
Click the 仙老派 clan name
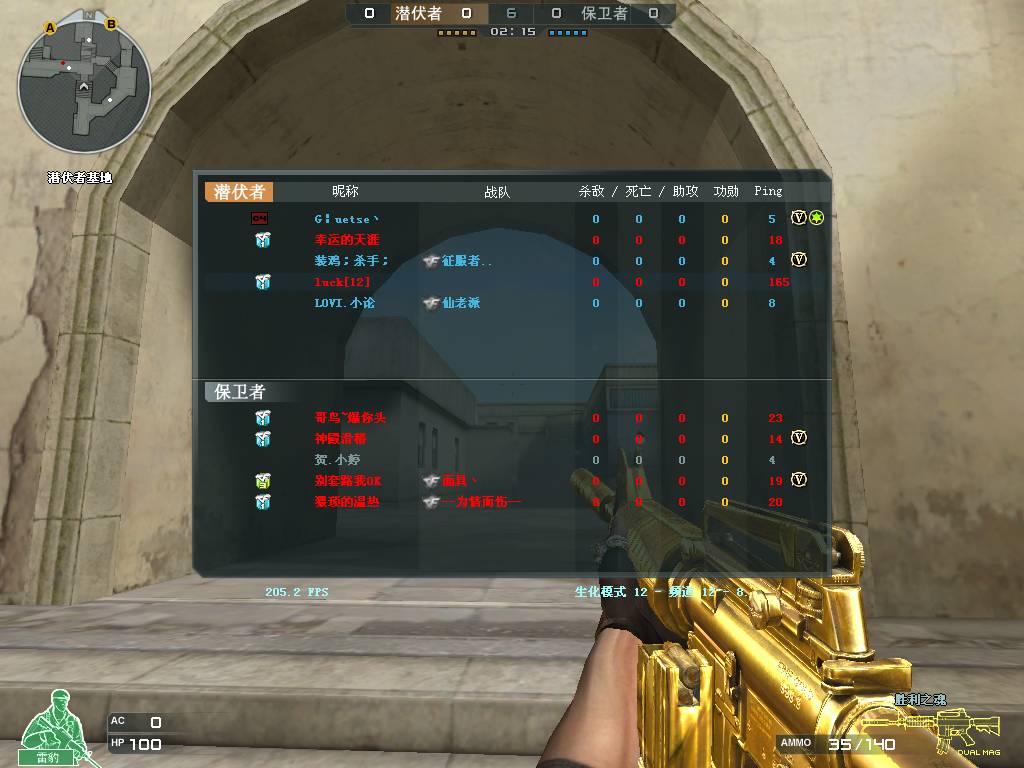461,303
